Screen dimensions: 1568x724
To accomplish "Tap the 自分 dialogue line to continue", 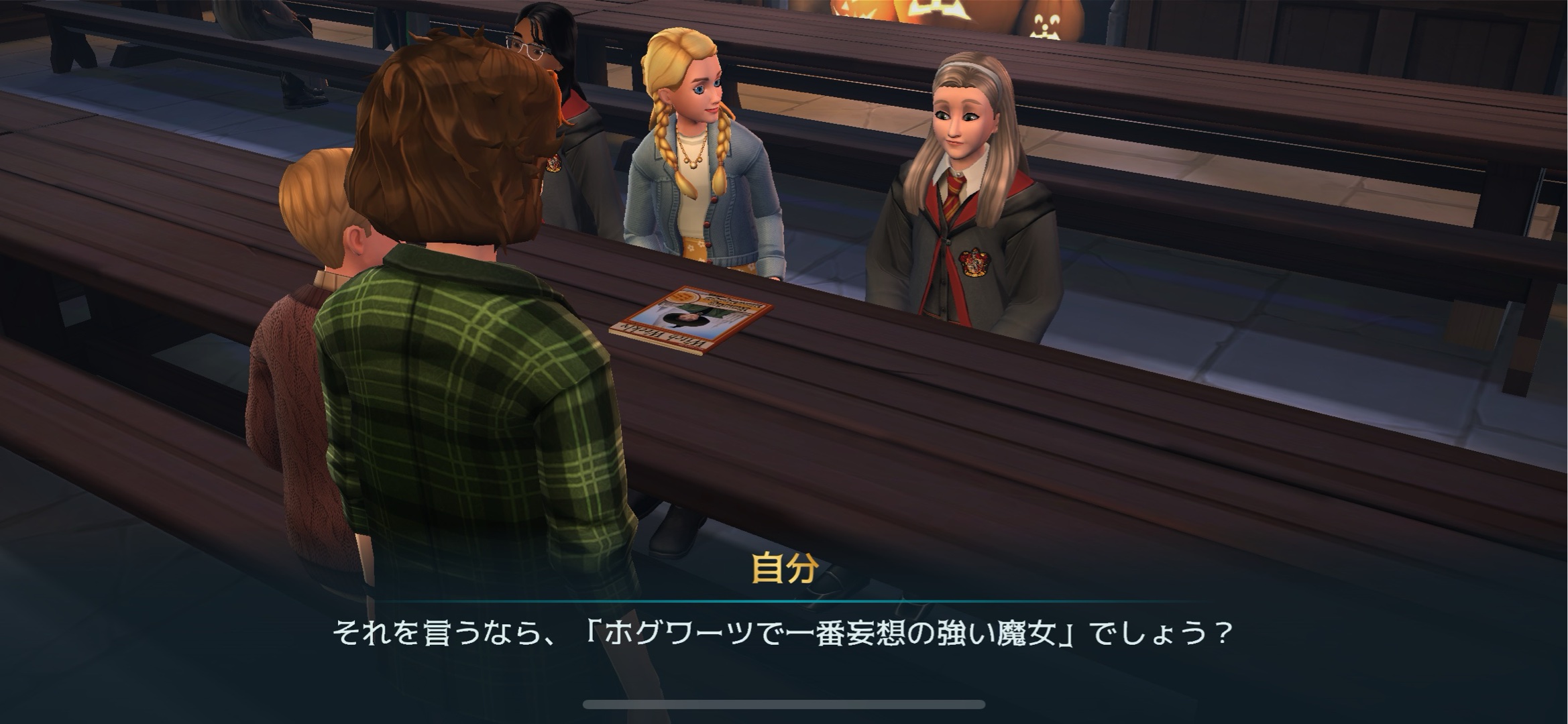I will click(783, 633).
